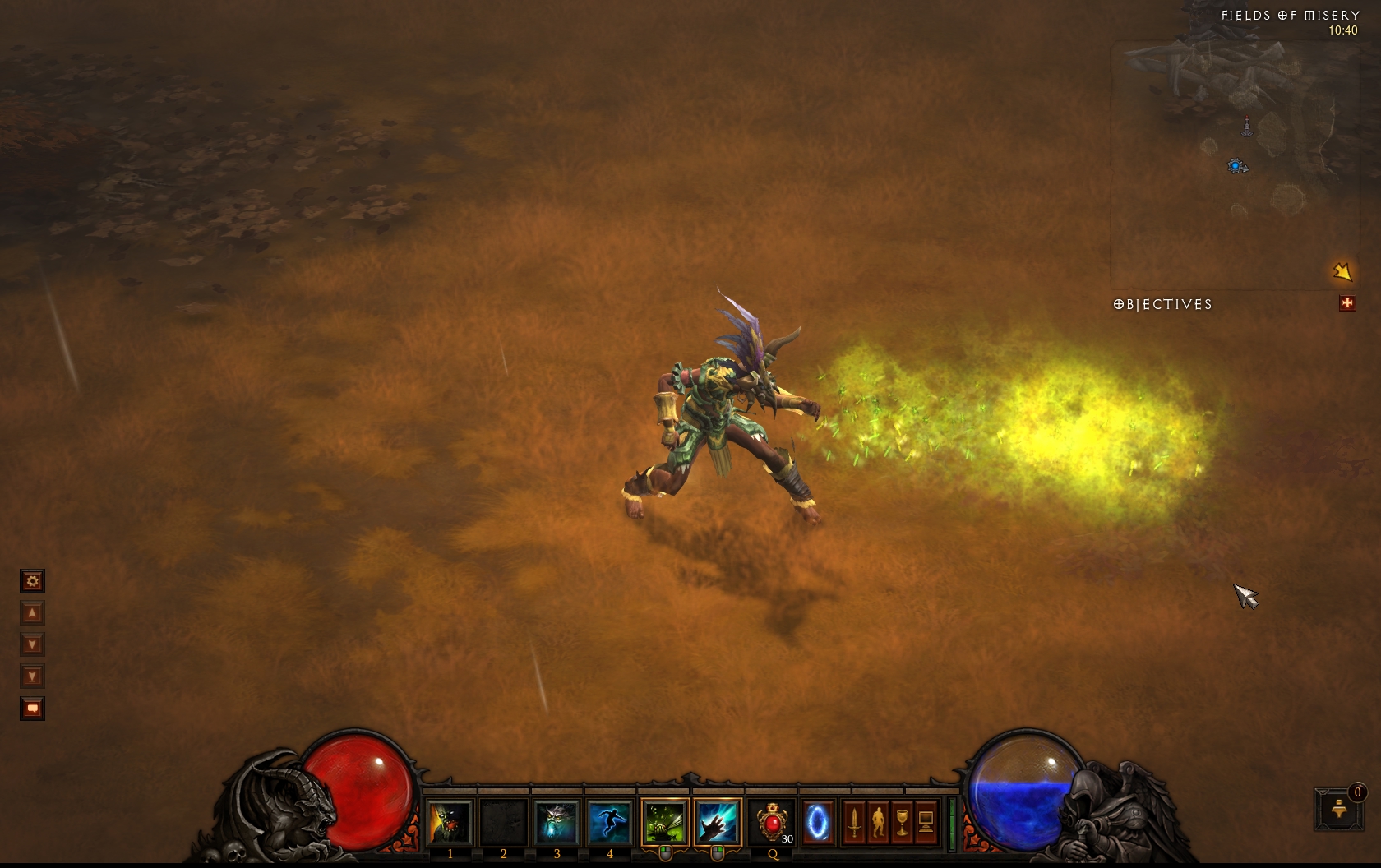The width and height of the screenshot is (1381, 868).
Task: Open the goblet menu button
Action: tap(902, 822)
